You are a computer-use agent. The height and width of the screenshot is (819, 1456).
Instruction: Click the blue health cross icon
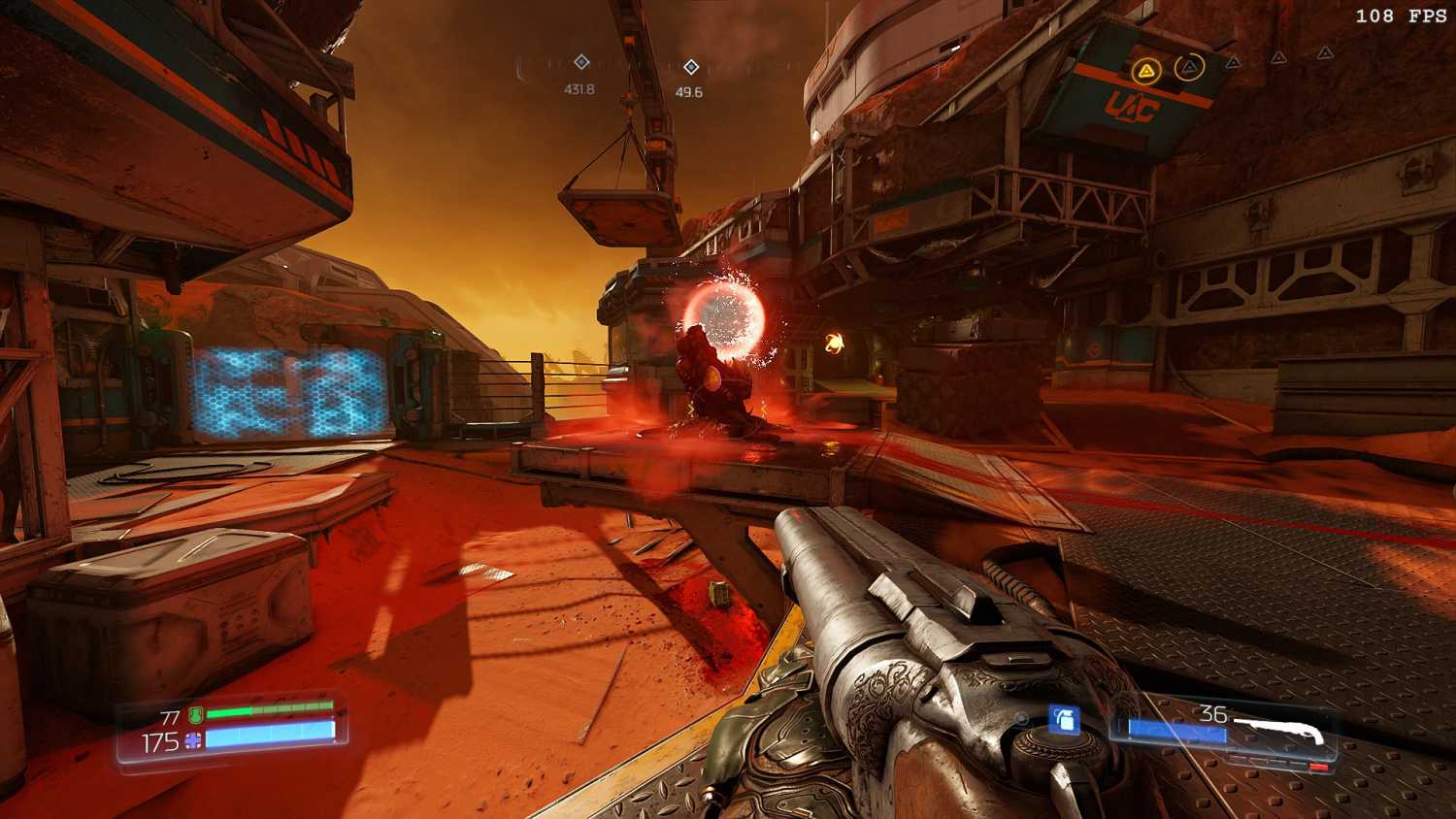(x=193, y=741)
